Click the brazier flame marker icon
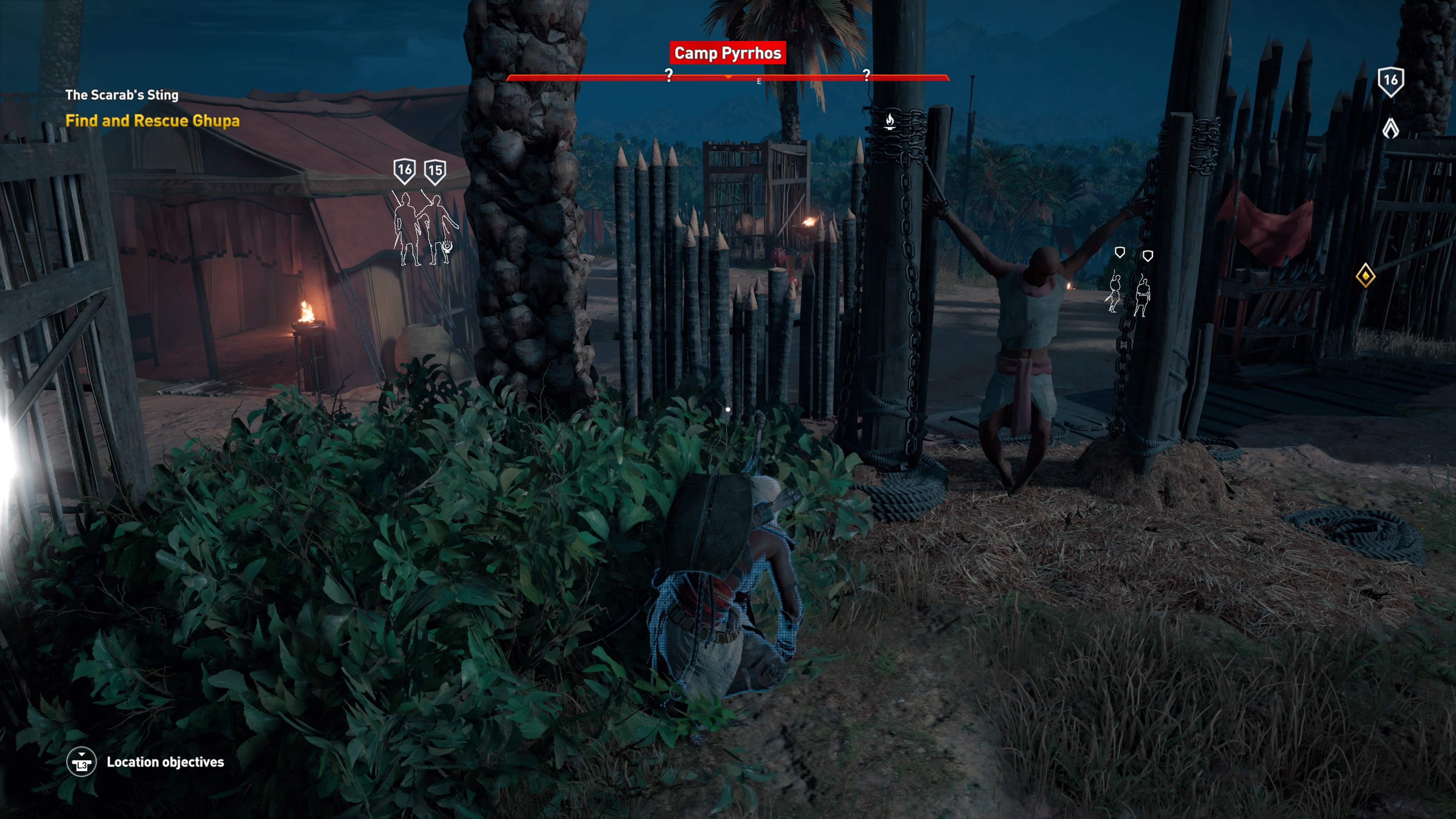Image resolution: width=1456 pixels, height=819 pixels. (x=890, y=121)
